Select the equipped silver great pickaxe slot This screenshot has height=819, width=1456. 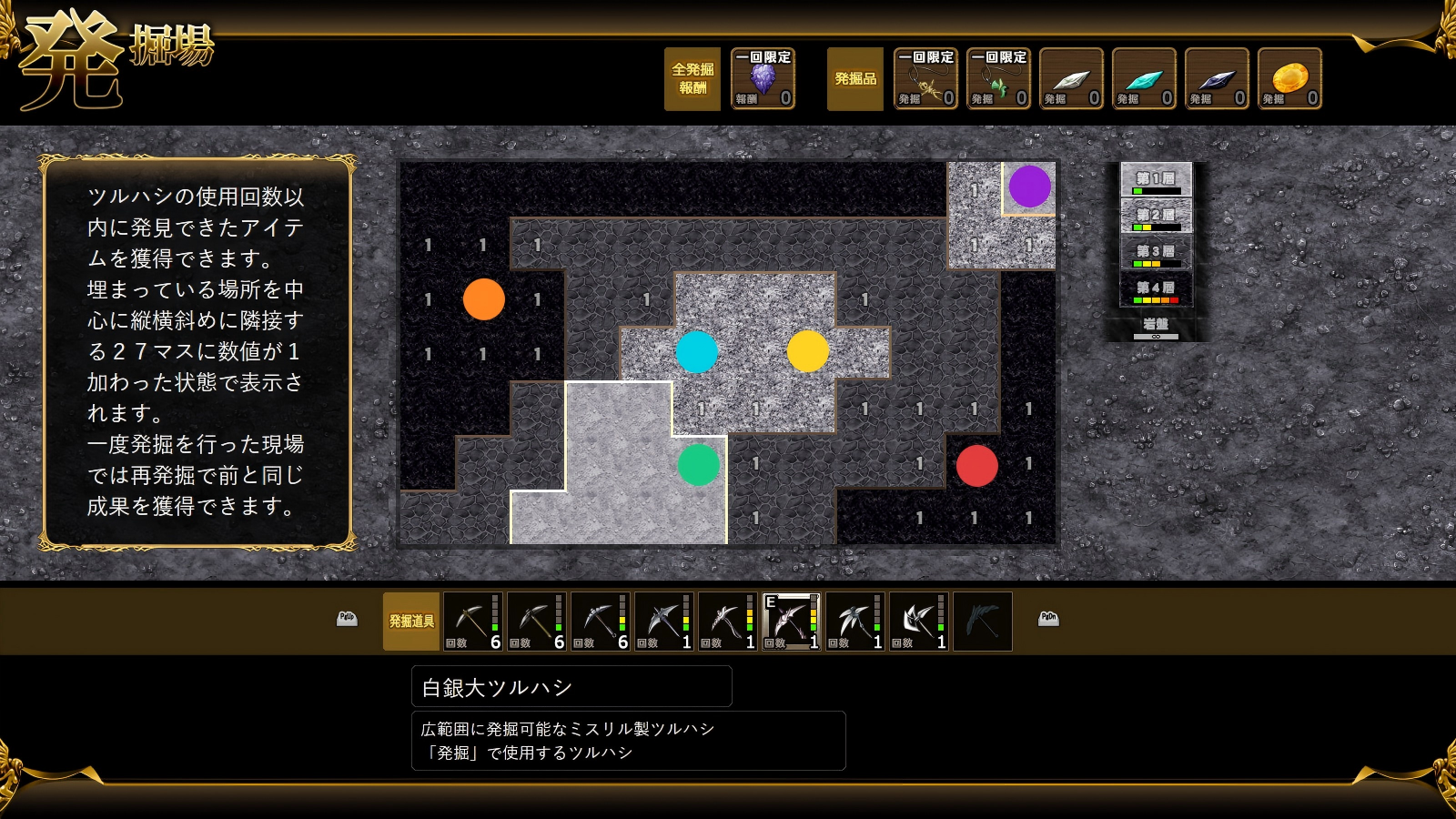(791, 622)
